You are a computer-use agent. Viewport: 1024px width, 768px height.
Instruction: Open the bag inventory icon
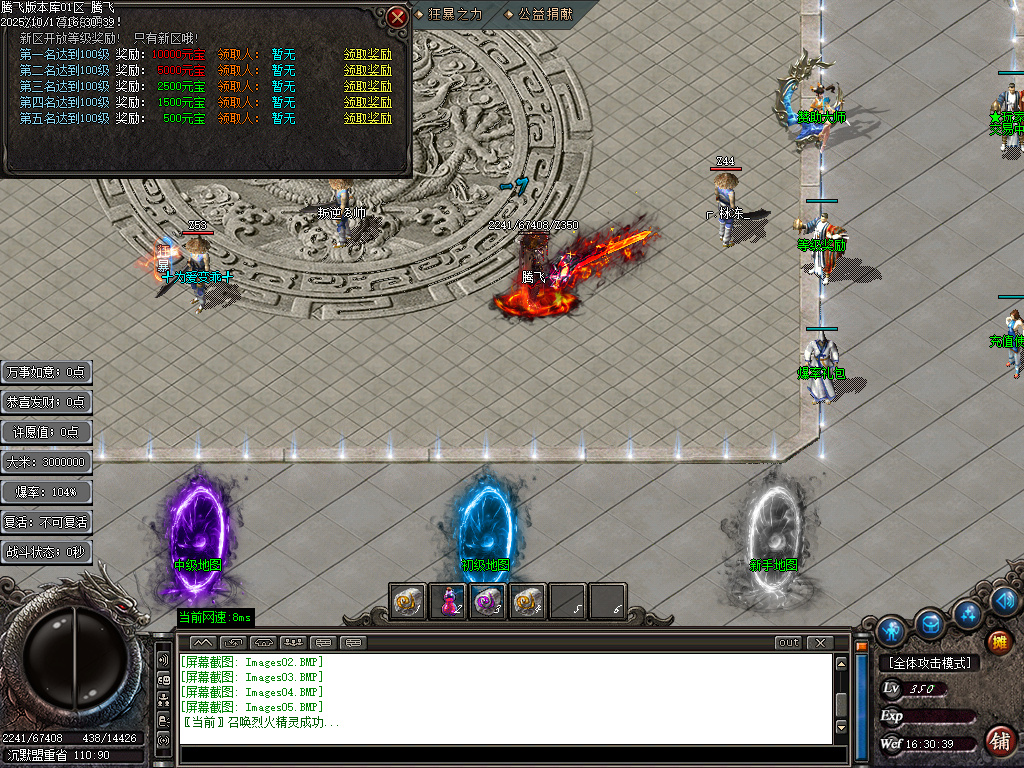coord(931,623)
